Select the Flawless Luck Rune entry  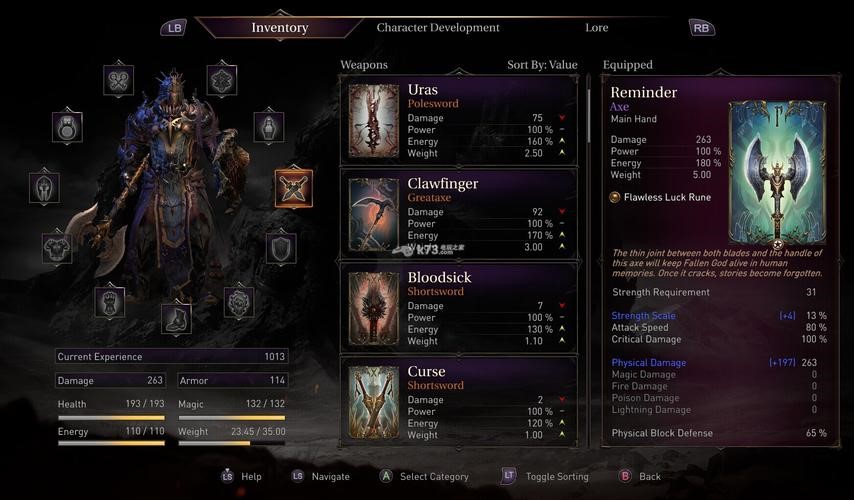click(667, 197)
